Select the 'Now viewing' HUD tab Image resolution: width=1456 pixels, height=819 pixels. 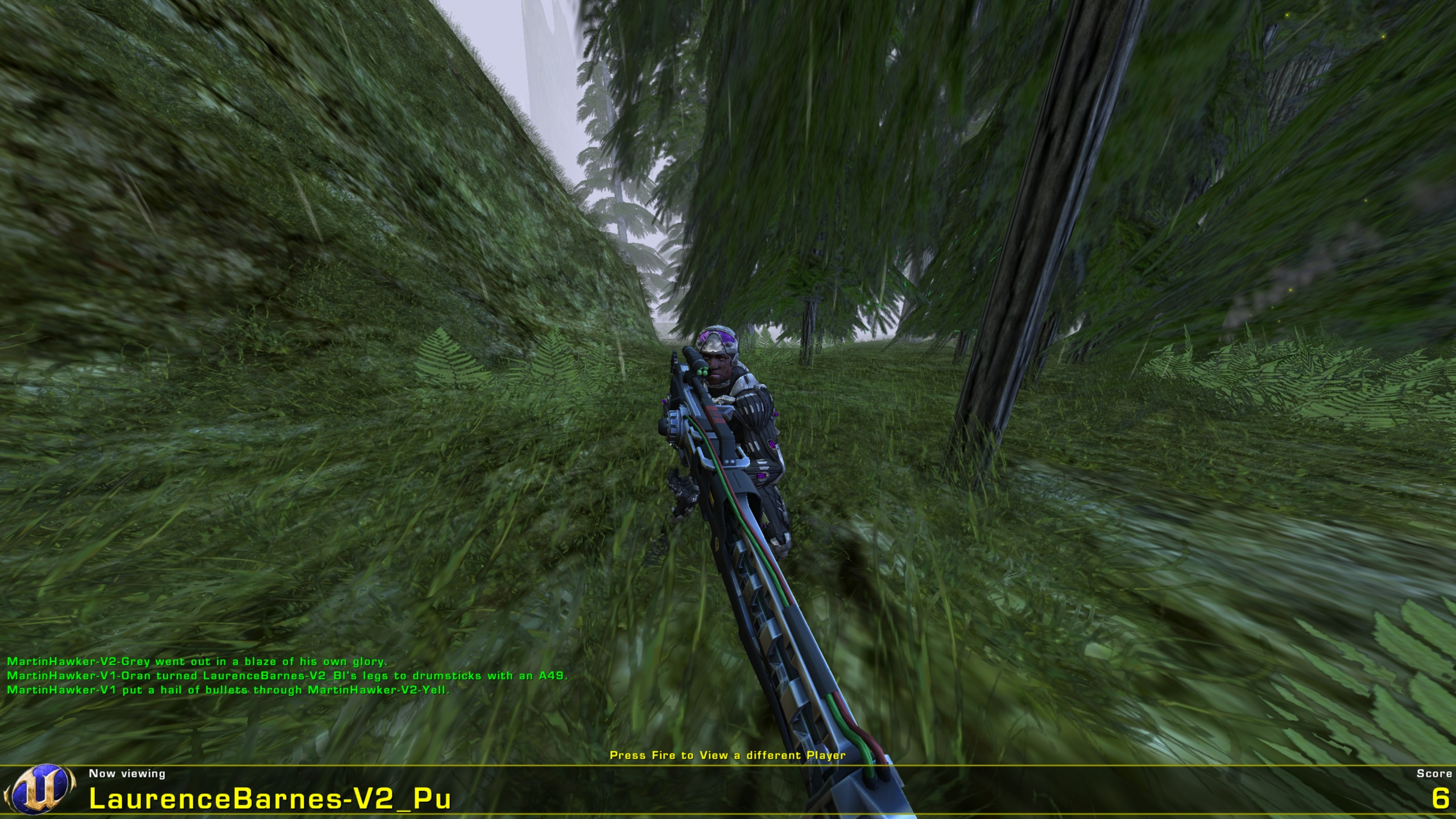click(x=127, y=773)
